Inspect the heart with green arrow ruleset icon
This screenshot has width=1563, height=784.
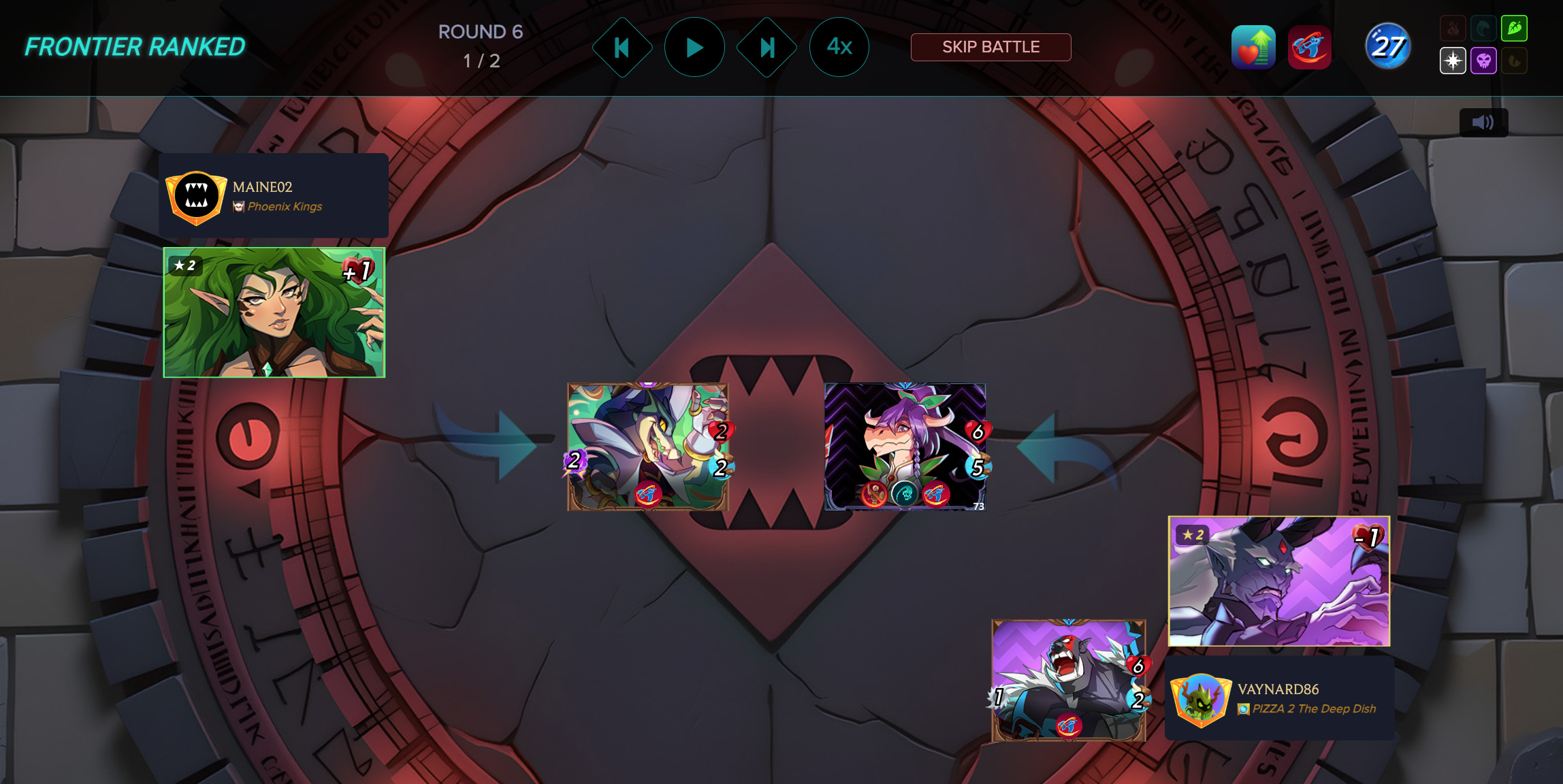coord(1253,48)
